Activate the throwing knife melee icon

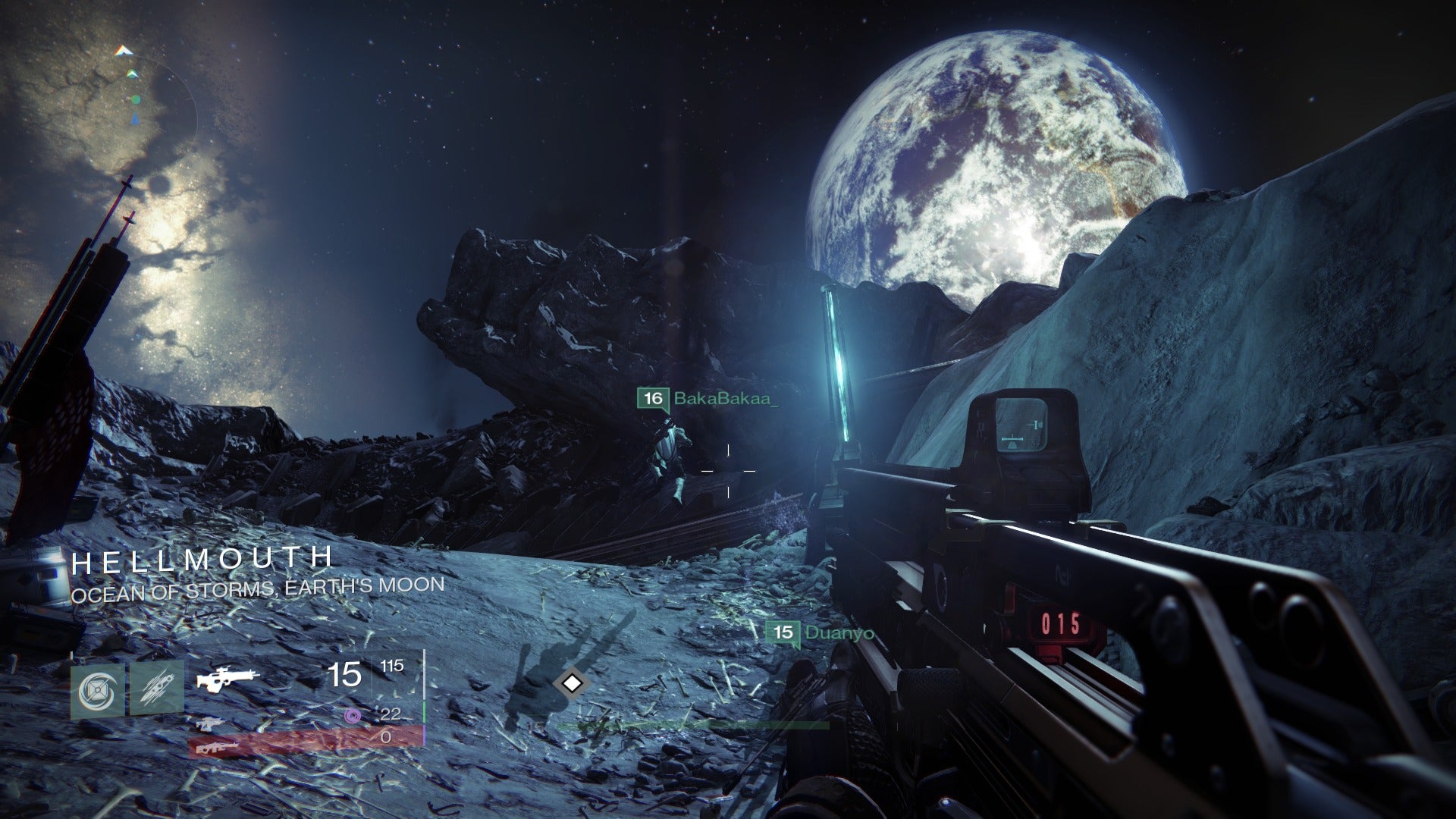coord(156,689)
